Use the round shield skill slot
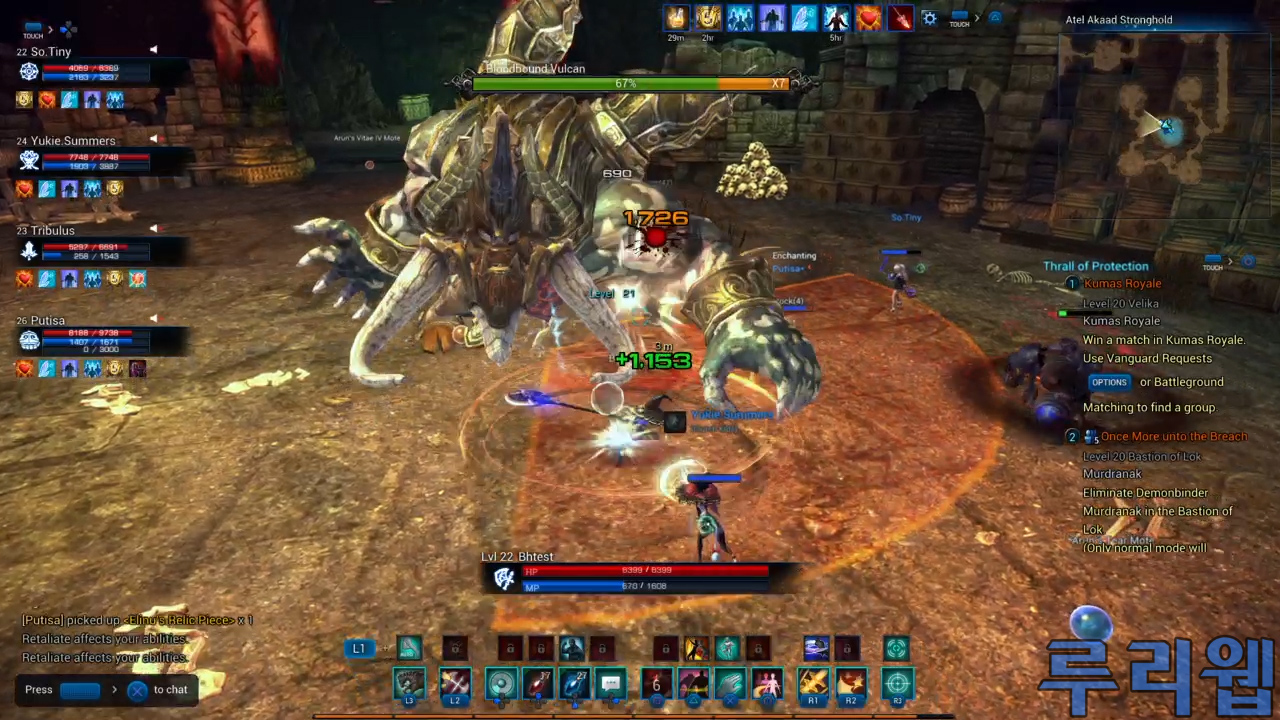Screen dimensions: 1280x720 501,684
